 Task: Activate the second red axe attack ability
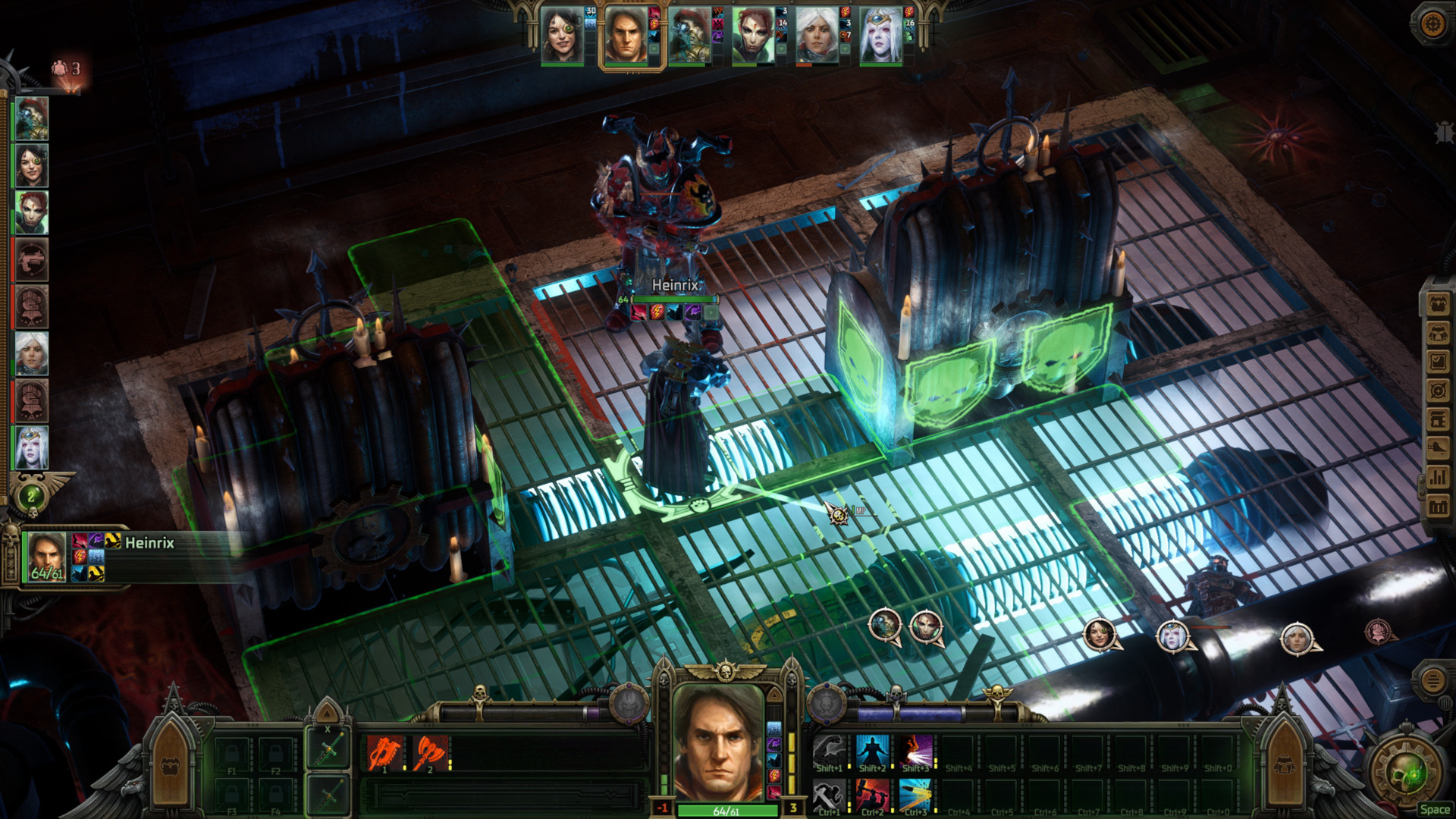[x=430, y=754]
